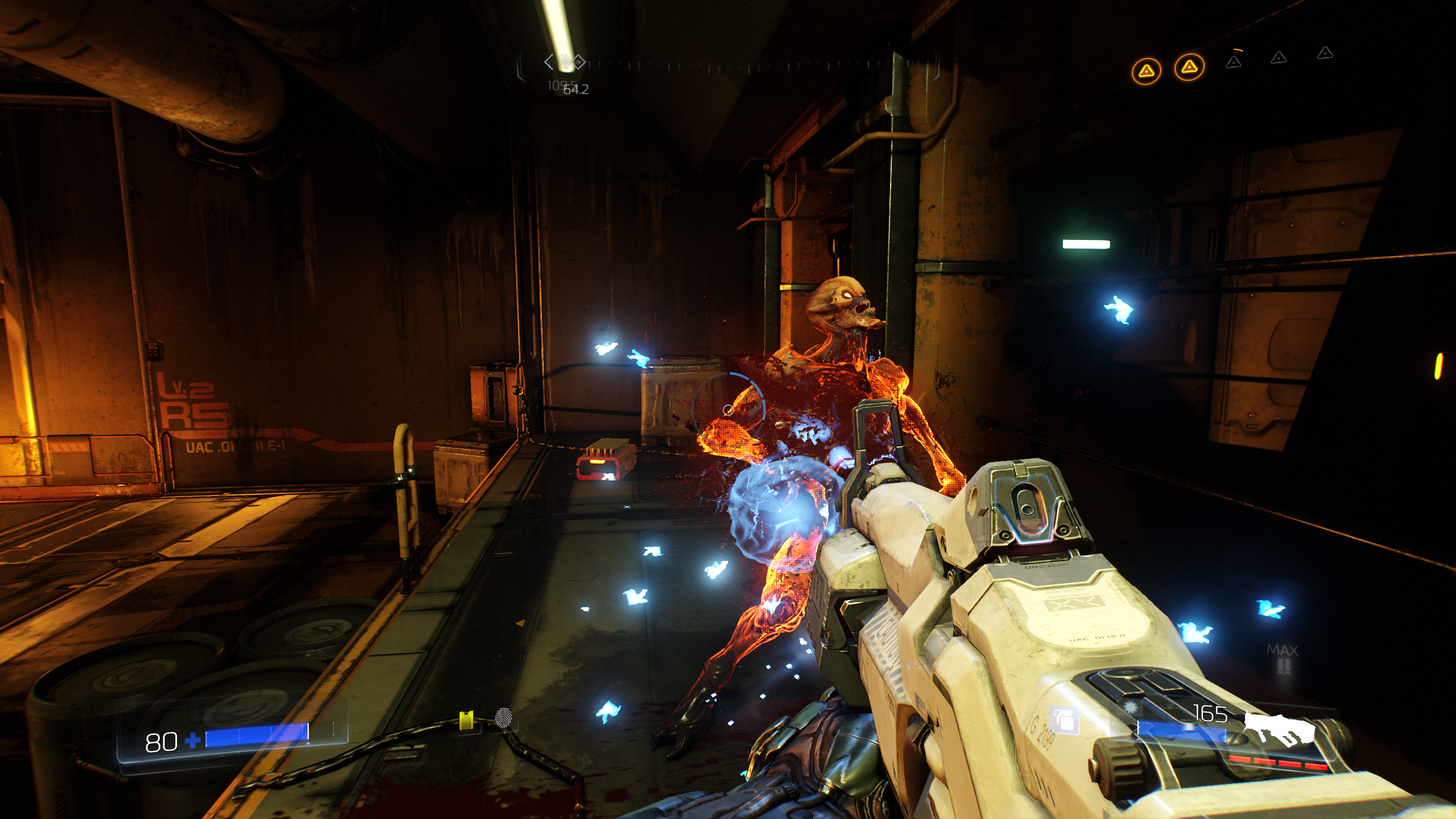Select the frag grenade equipment icon

[1065, 720]
